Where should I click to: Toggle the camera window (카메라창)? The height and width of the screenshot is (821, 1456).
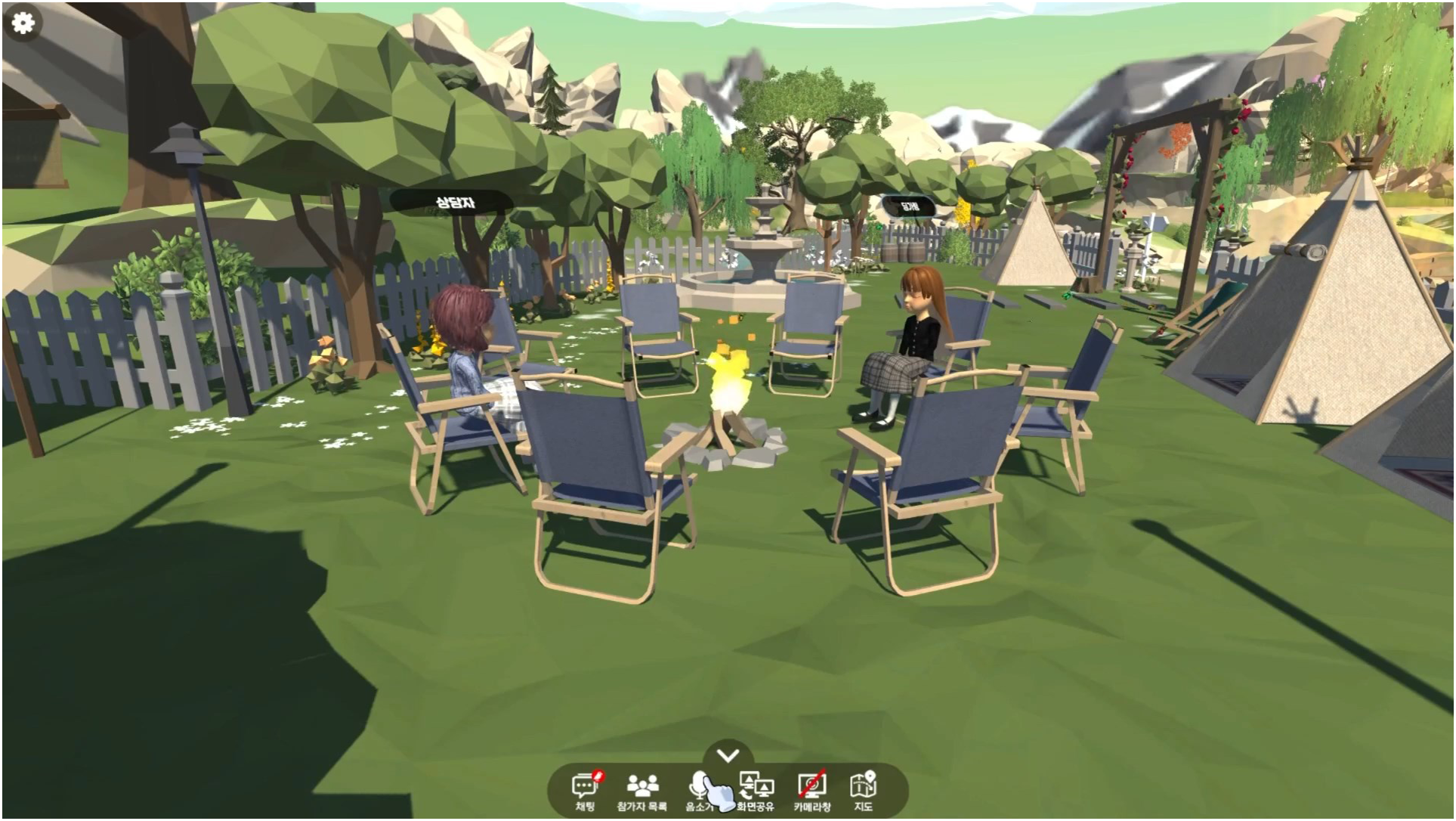pos(812,791)
